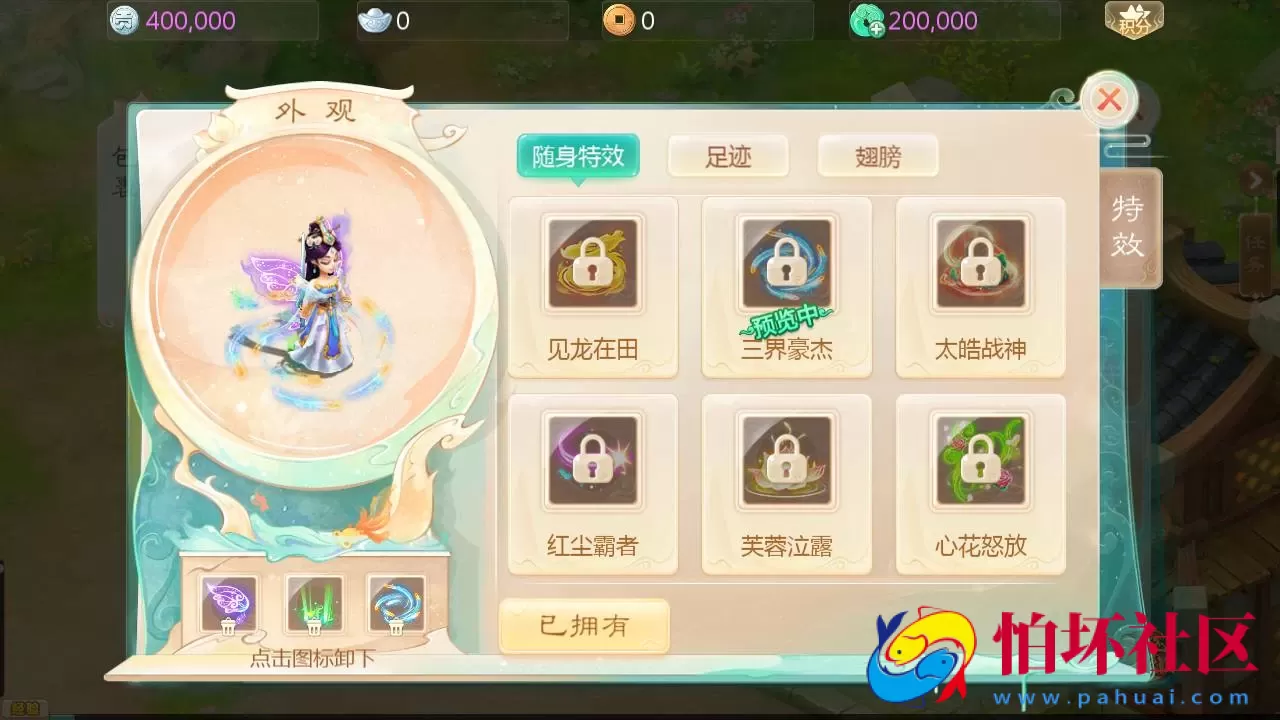The height and width of the screenshot is (720, 1280).
Task: Select the 芙蓉泣露 effect icon
Action: click(786, 461)
